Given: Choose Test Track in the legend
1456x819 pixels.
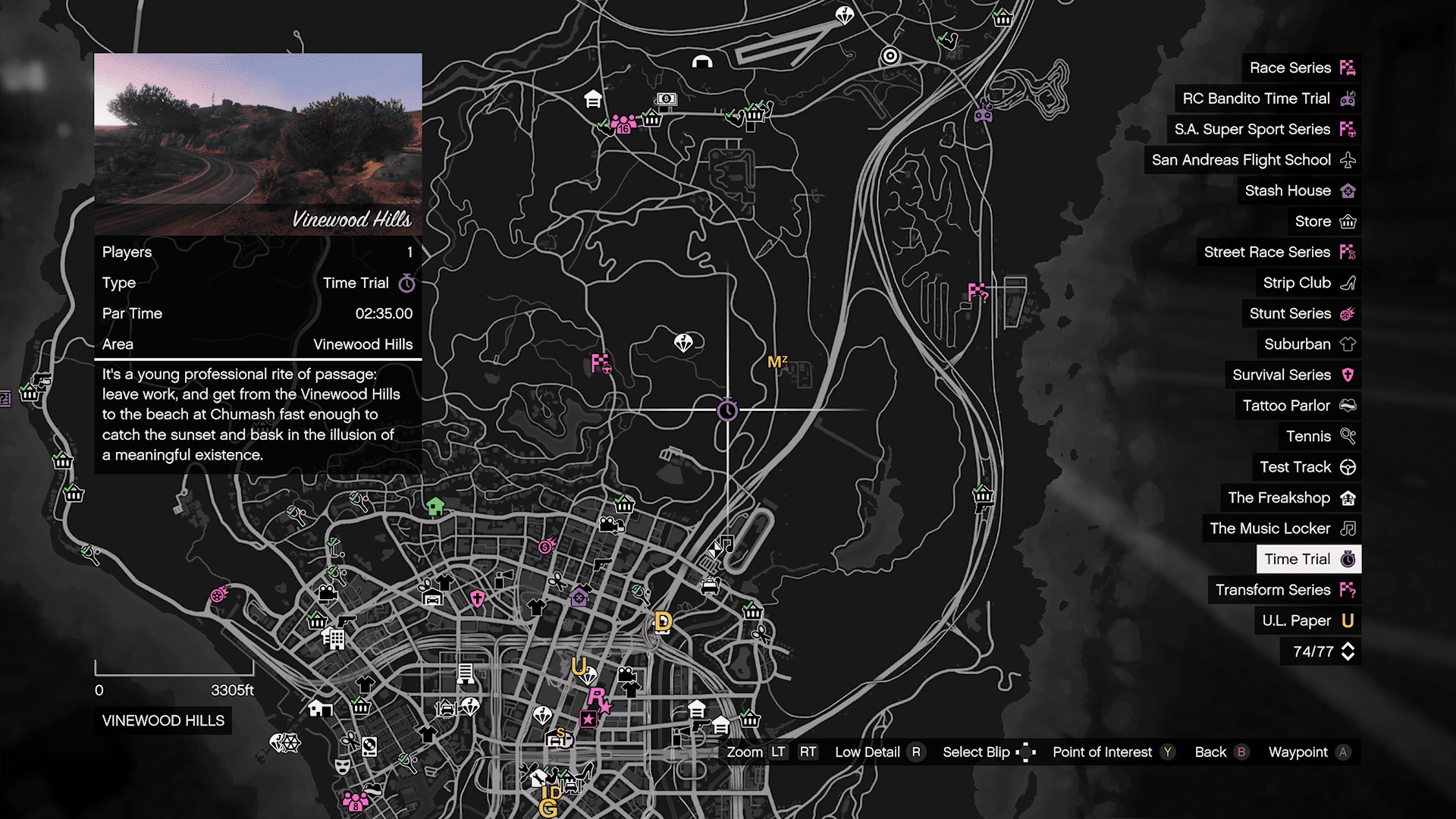Looking at the screenshot, I should pos(1306,467).
